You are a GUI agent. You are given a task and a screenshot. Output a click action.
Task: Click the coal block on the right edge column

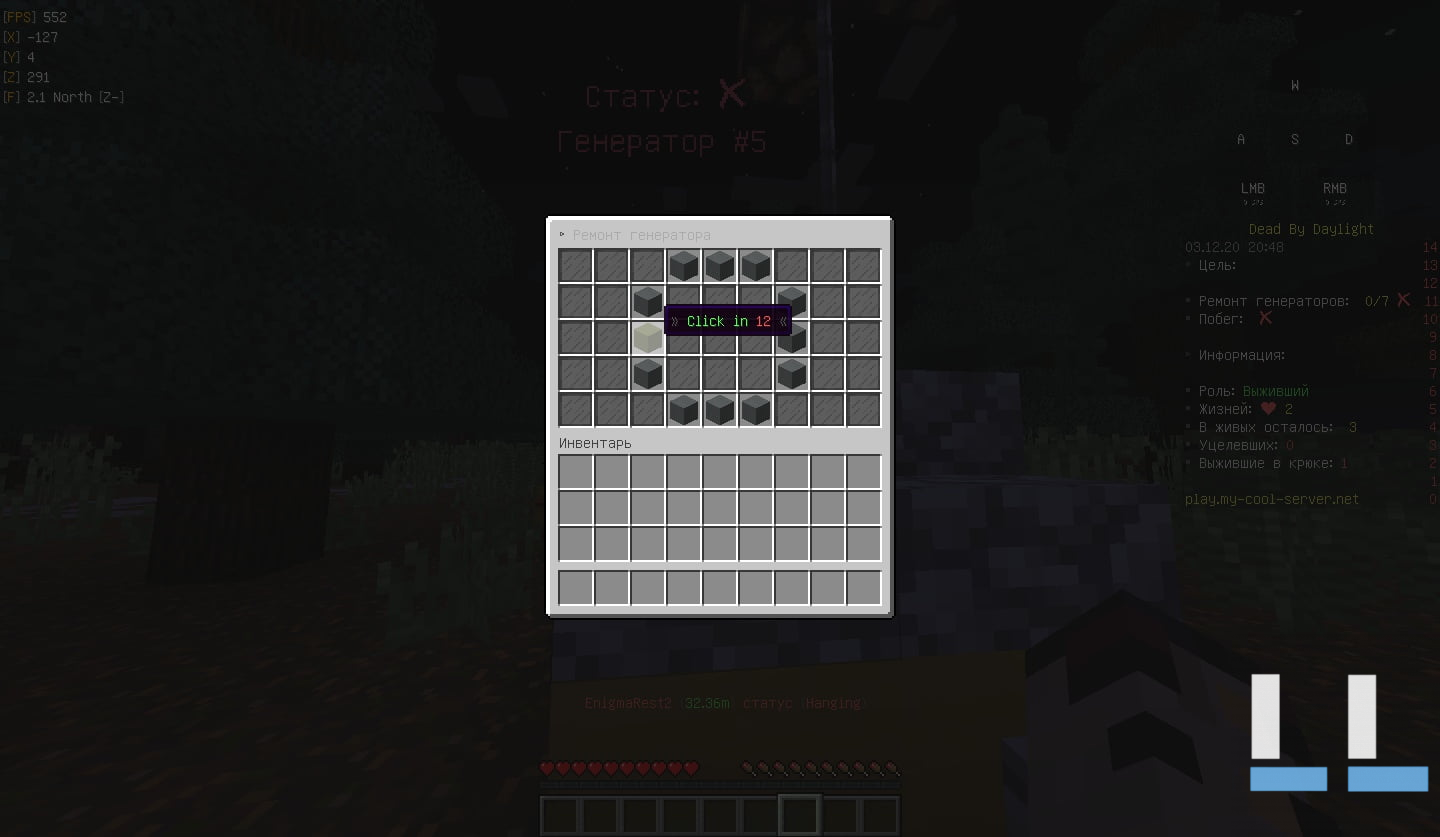coord(791,337)
